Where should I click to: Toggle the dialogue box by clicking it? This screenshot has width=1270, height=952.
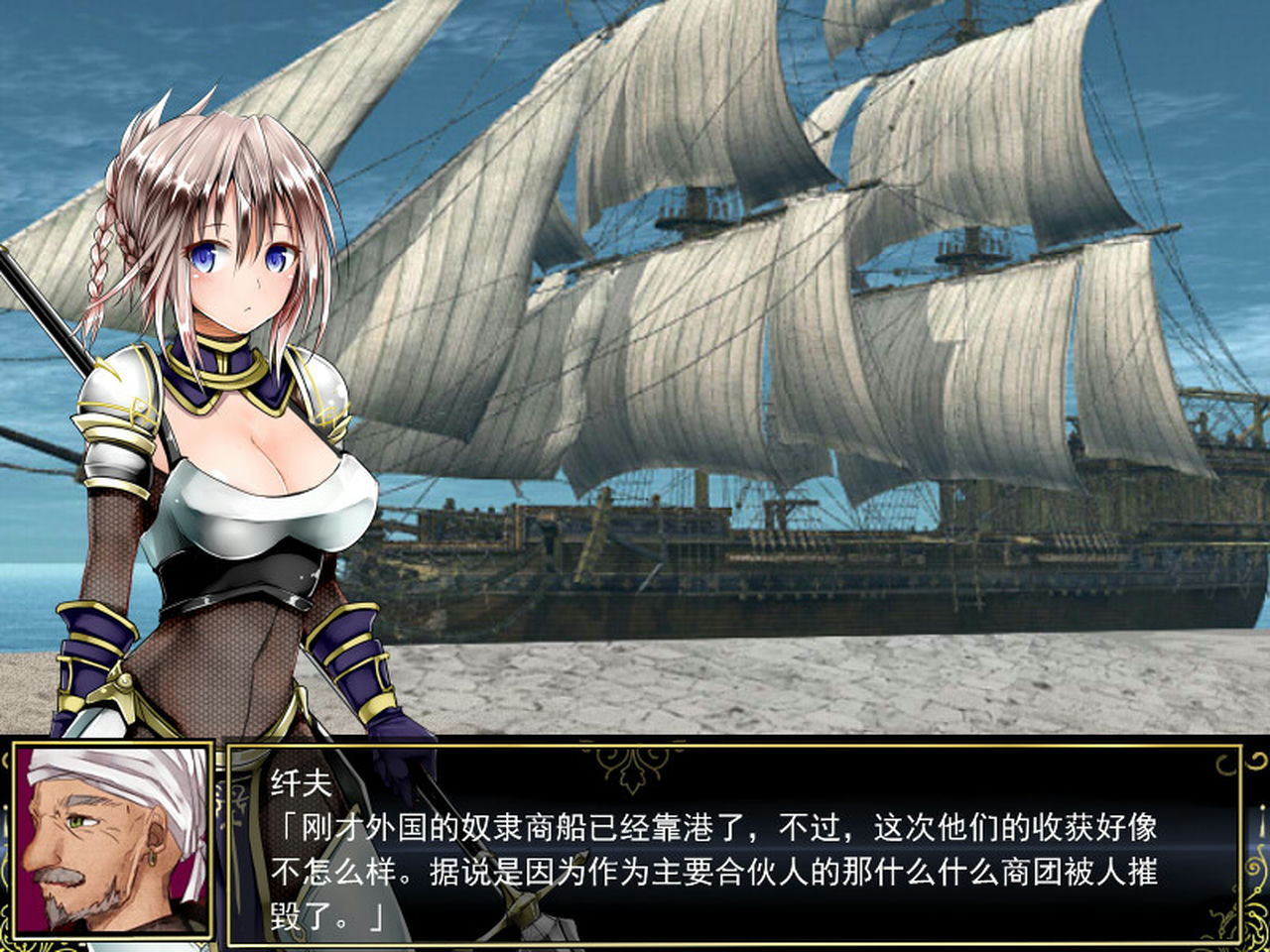pos(695,853)
